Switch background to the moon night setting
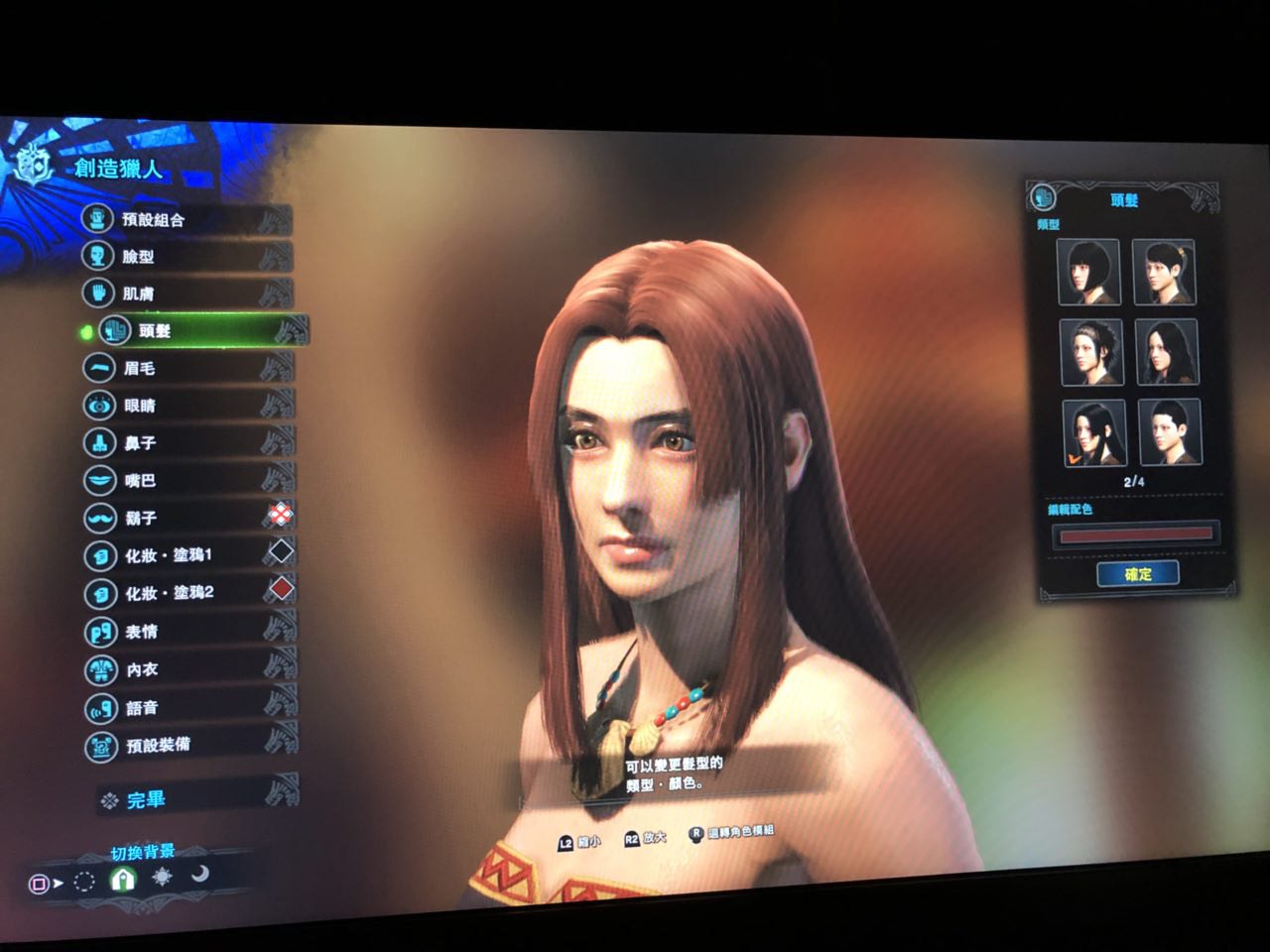This screenshot has width=1270, height=952. [x=200, y=874]
